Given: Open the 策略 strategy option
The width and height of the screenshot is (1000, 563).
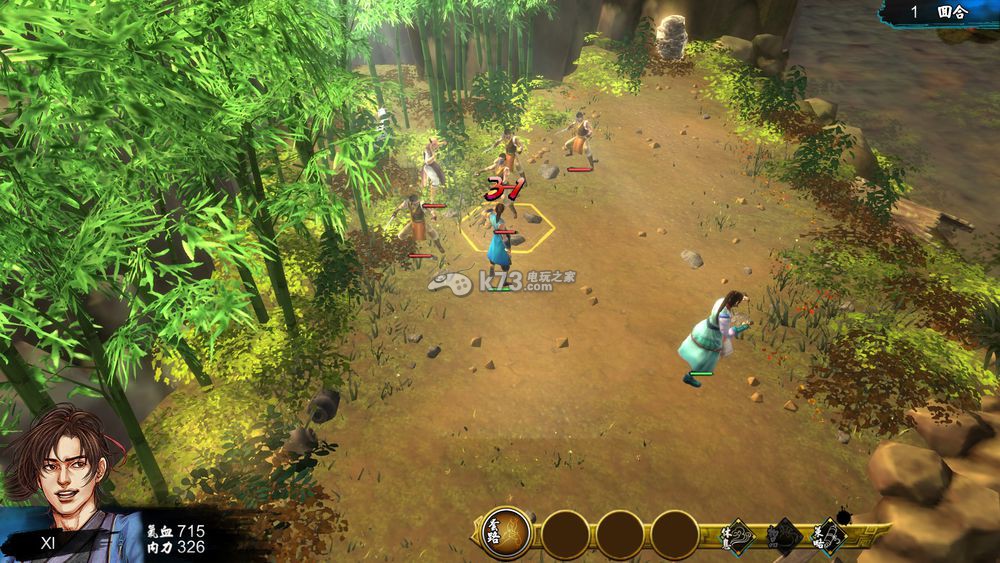Looking at the screenshot, I should click(829, 537).
